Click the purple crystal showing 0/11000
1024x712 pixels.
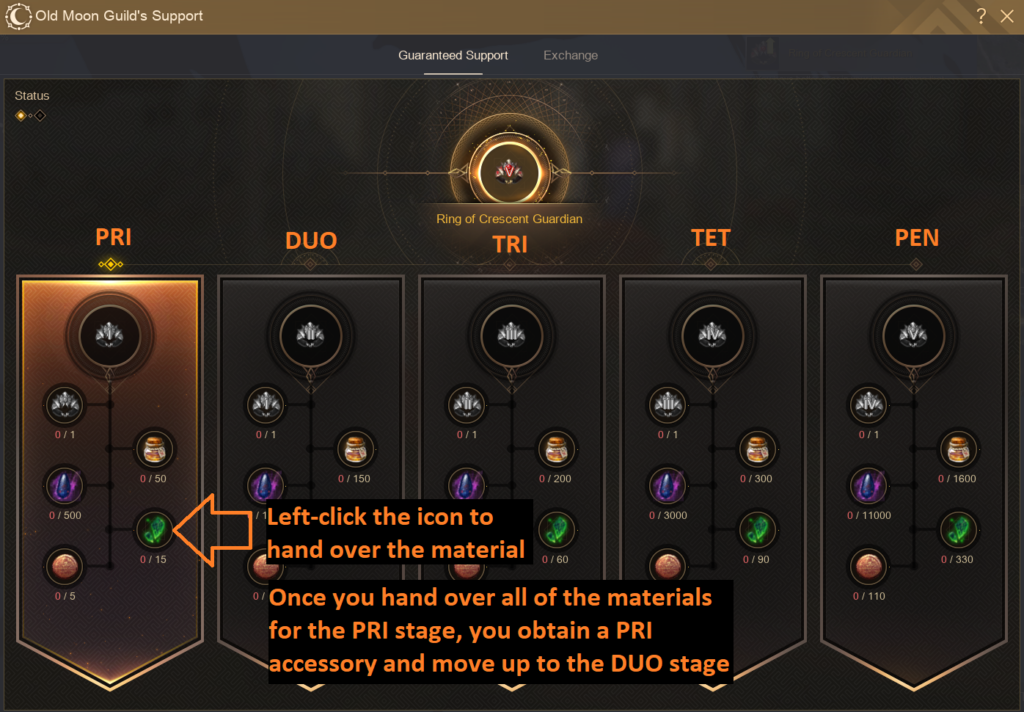[x=870, y=487]
